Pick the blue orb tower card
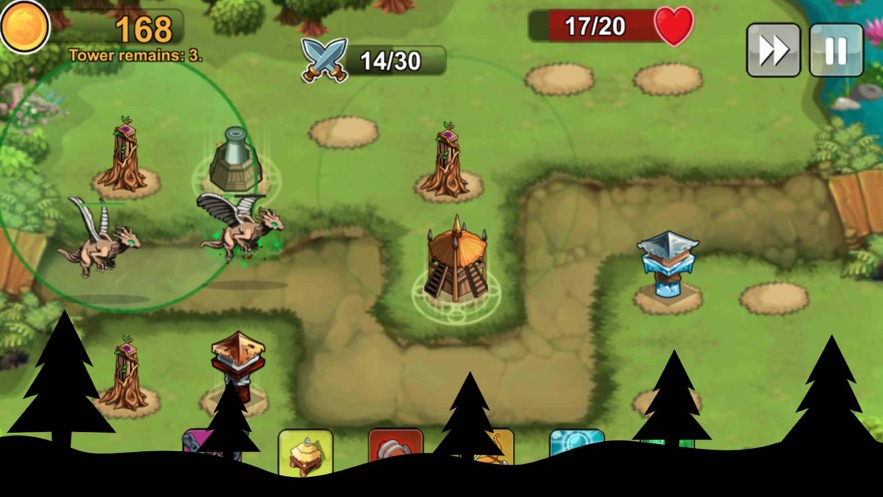 click(577, 442)
